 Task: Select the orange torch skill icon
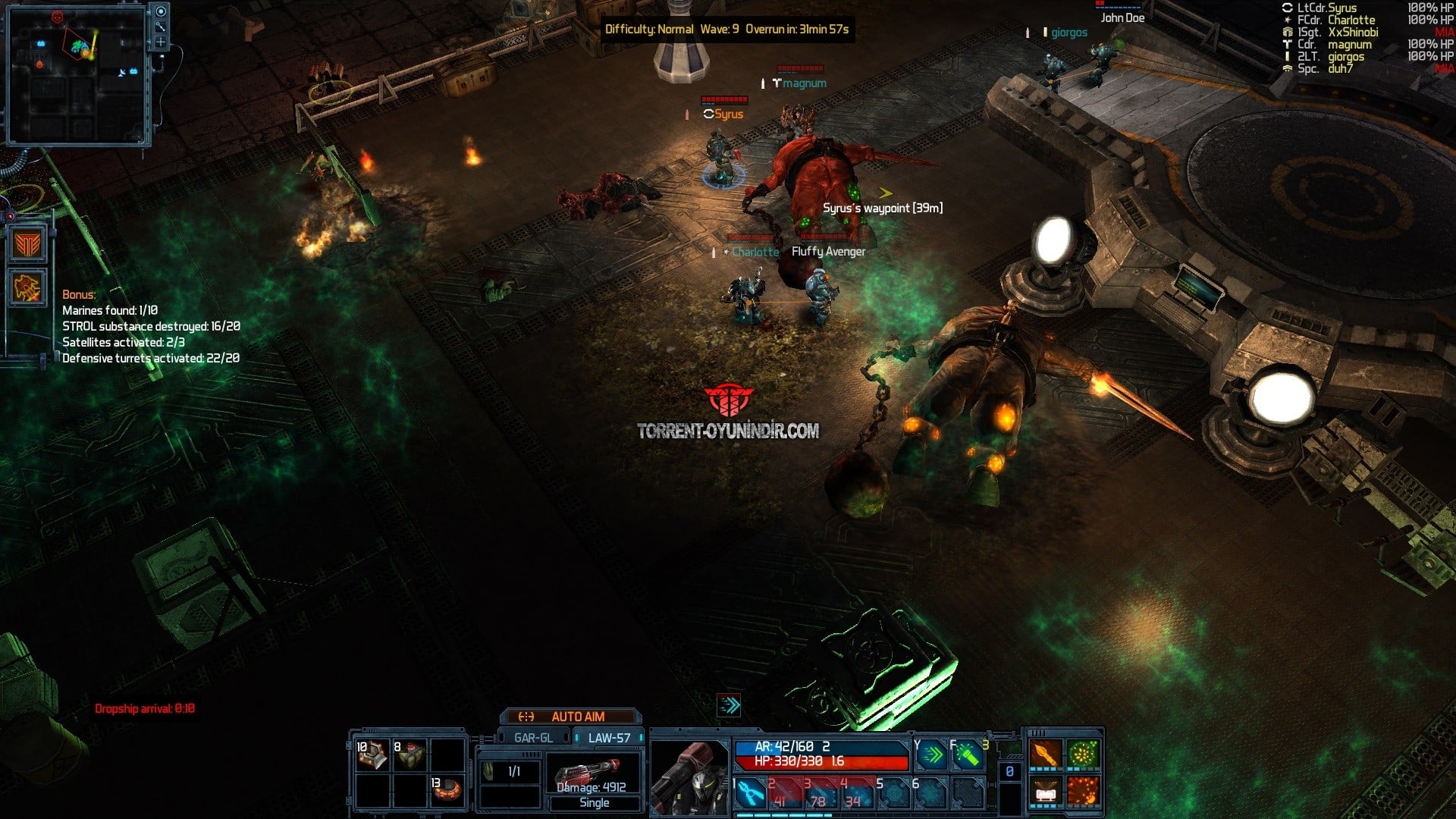pyautogui.click(x=1046, y=755)
